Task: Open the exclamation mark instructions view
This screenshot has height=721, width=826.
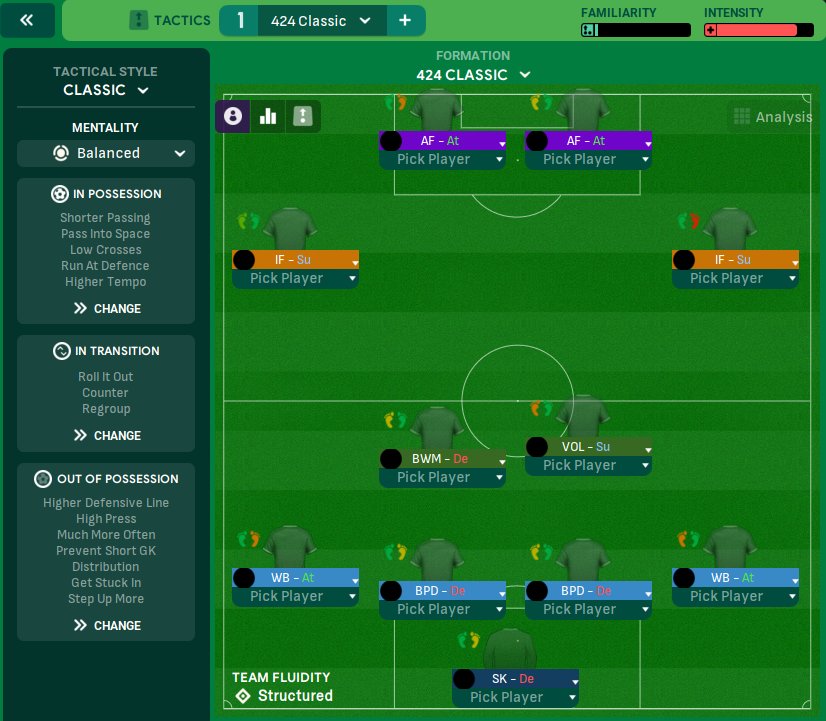Action: [x=302, y=116]
